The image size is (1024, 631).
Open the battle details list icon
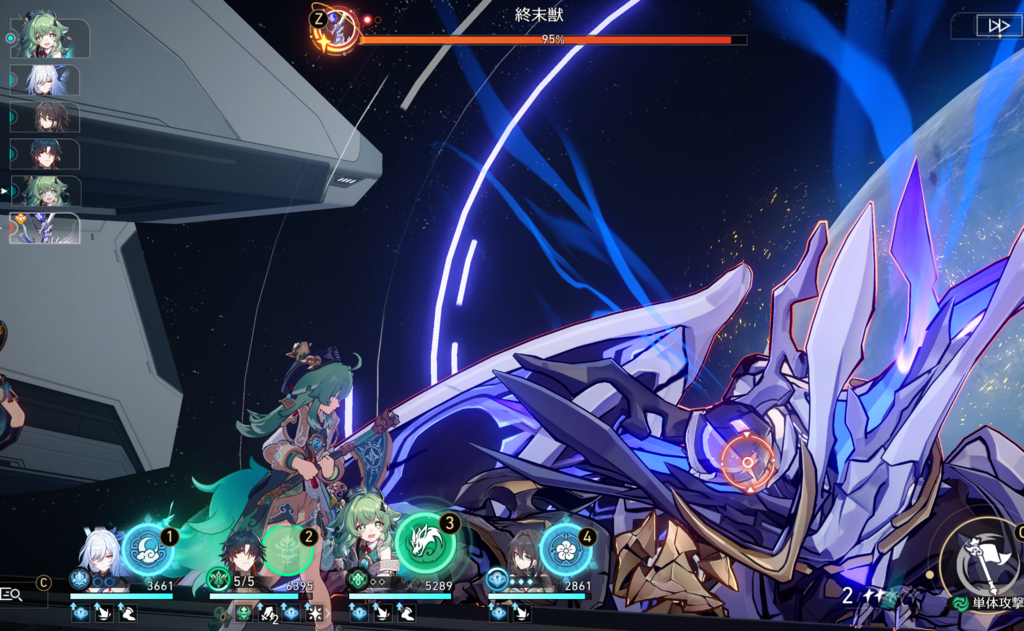point(12,595)
